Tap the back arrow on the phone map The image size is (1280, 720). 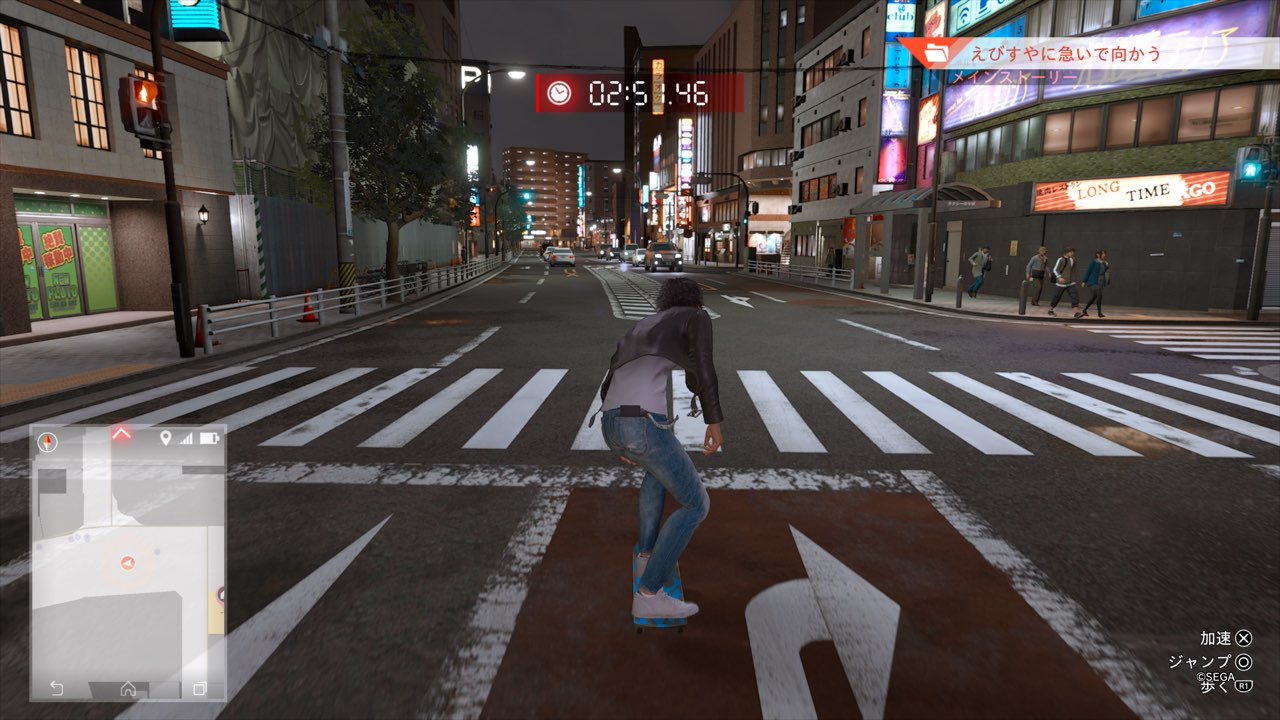pos(57,688)
